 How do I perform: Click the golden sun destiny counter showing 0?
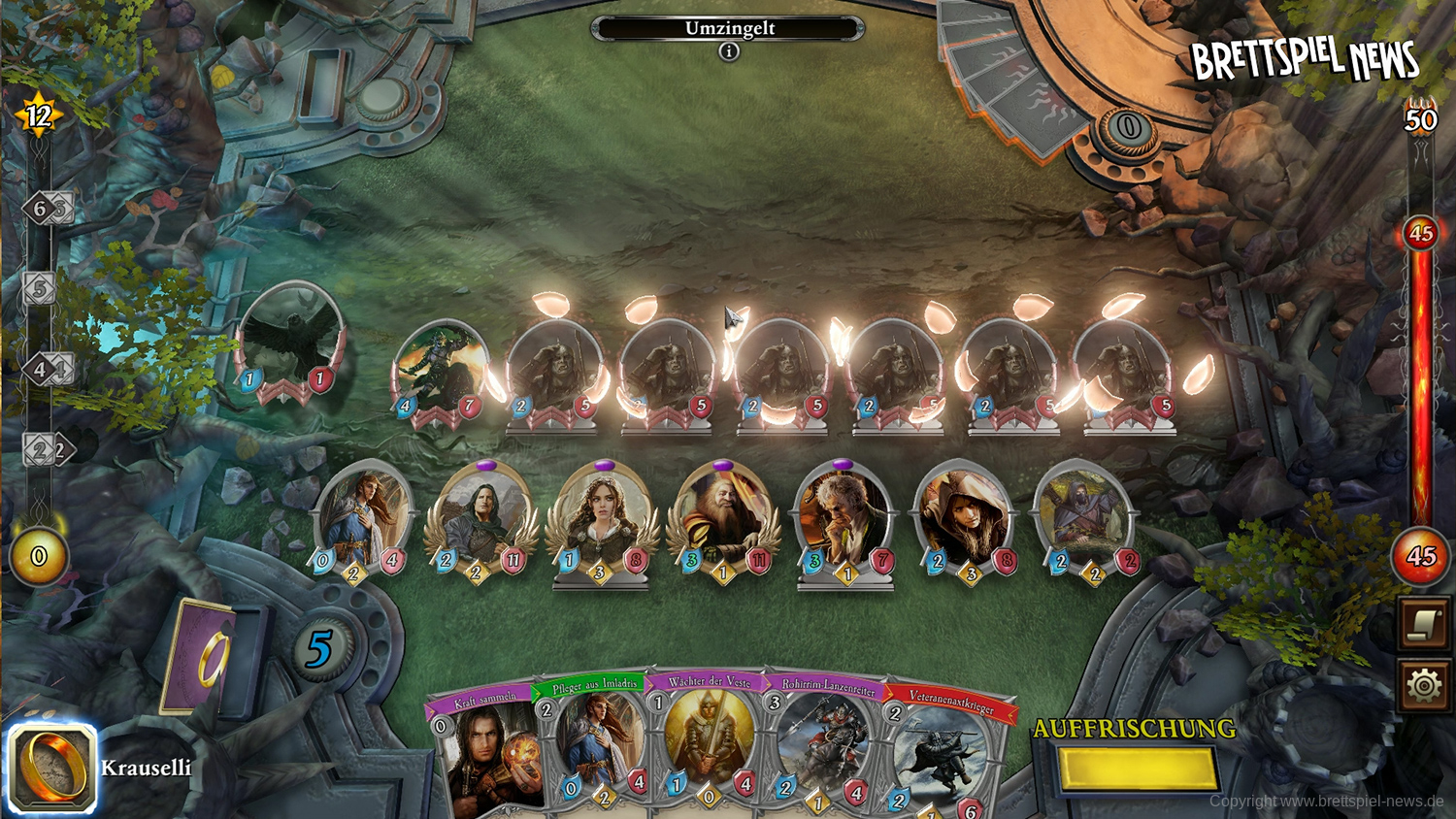37,555
